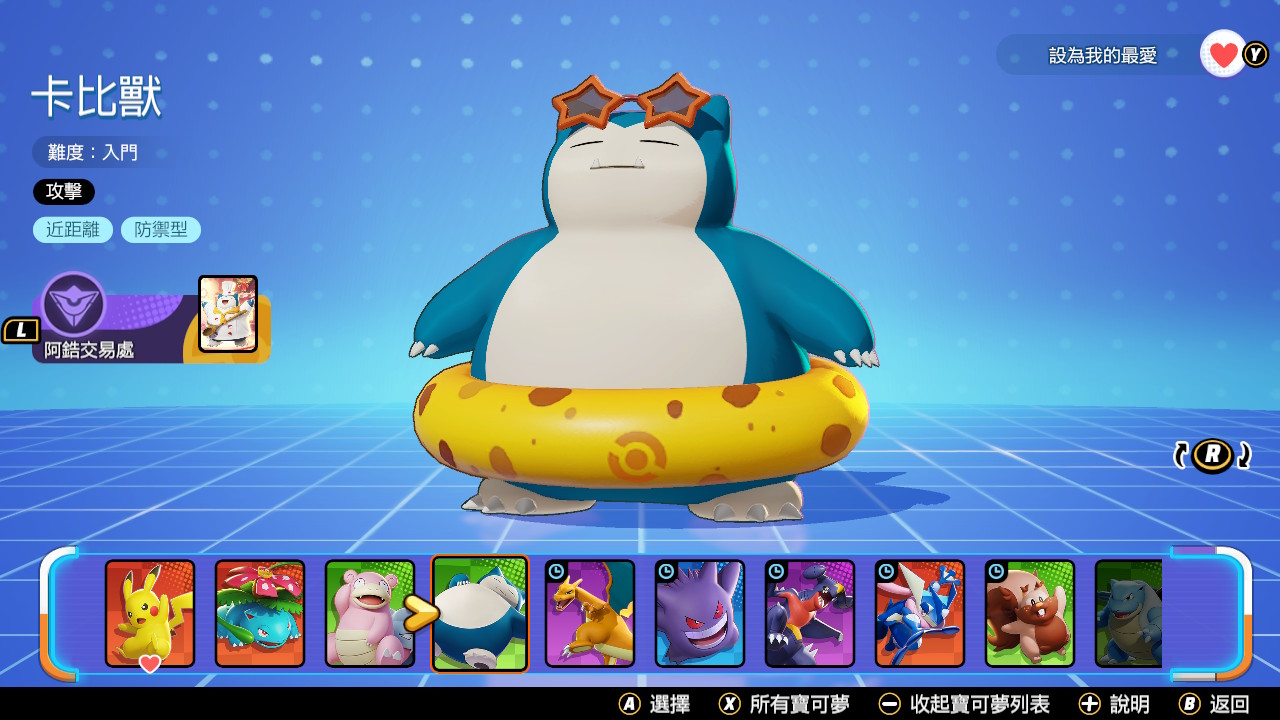Toggle the 防禦型 style filter tag
Image resolution: width=1280 pixels, height=720 pixels.
(x=161, y=229)
